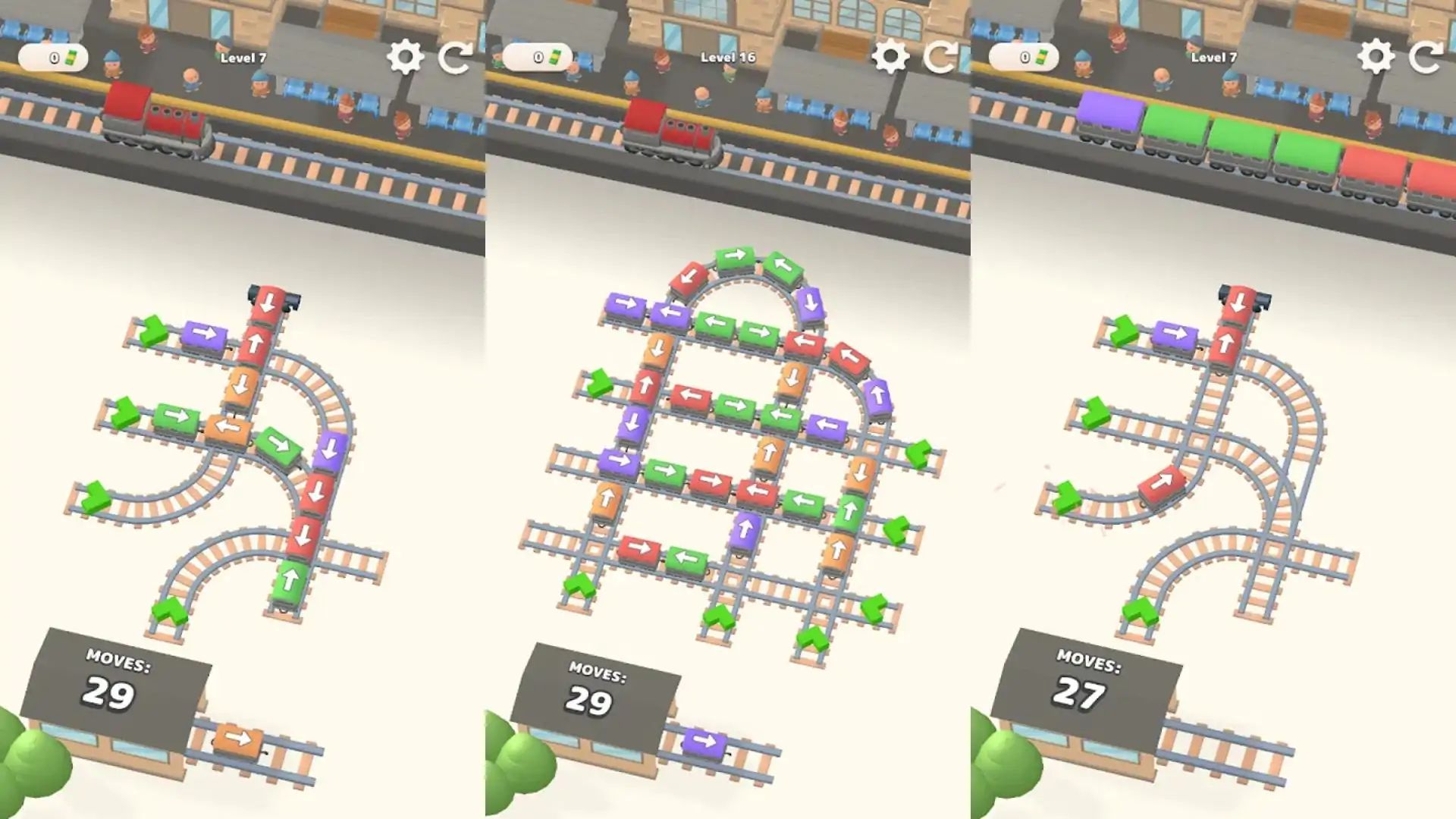
Task: Restart the Level 7 screen showing 29 moves
Action: [456, 56]
